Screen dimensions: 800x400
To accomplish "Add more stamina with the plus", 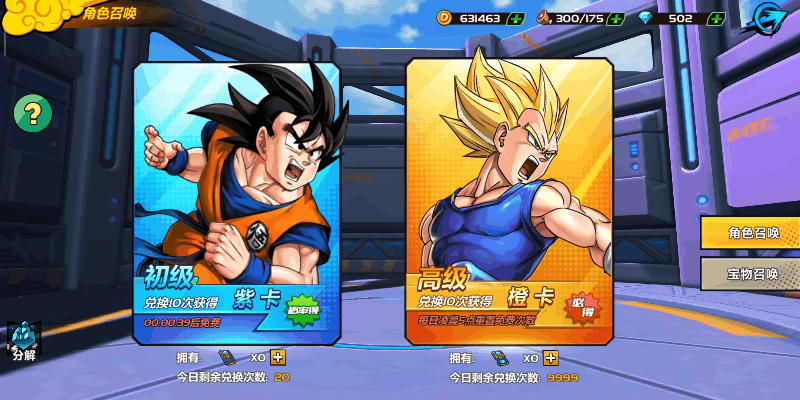I will pyautogui.click(x=616, y=18).
